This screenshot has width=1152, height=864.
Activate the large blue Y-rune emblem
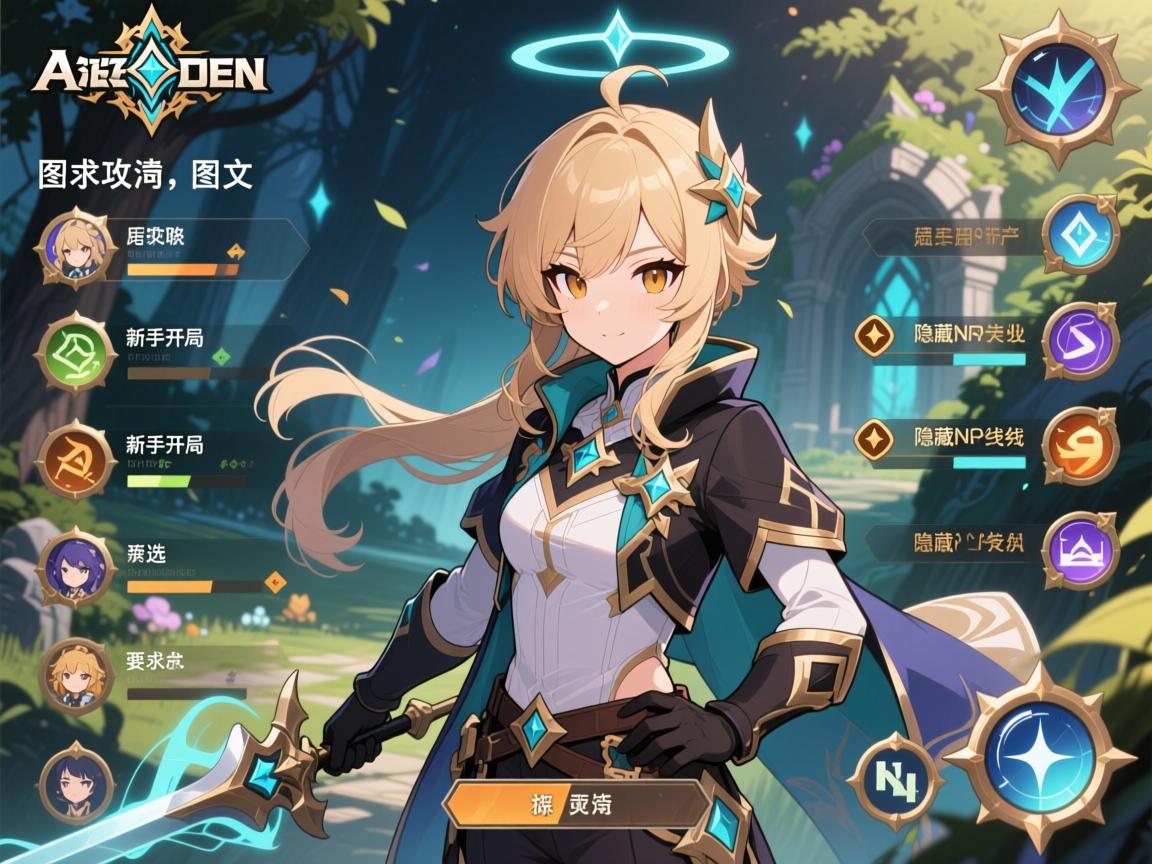[x=1050, y=89]
